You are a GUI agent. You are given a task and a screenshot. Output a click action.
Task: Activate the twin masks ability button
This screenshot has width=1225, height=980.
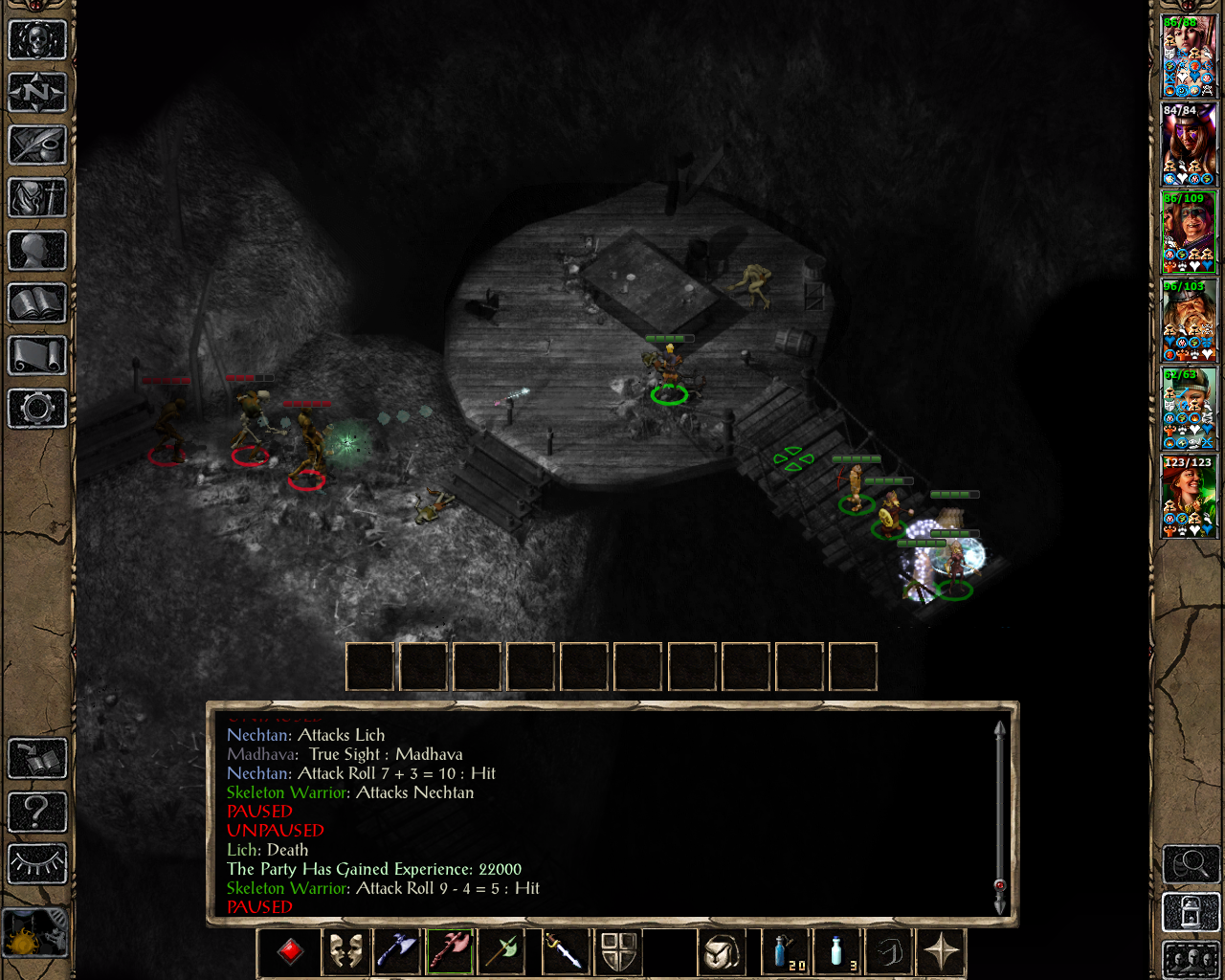coord(345,952)
